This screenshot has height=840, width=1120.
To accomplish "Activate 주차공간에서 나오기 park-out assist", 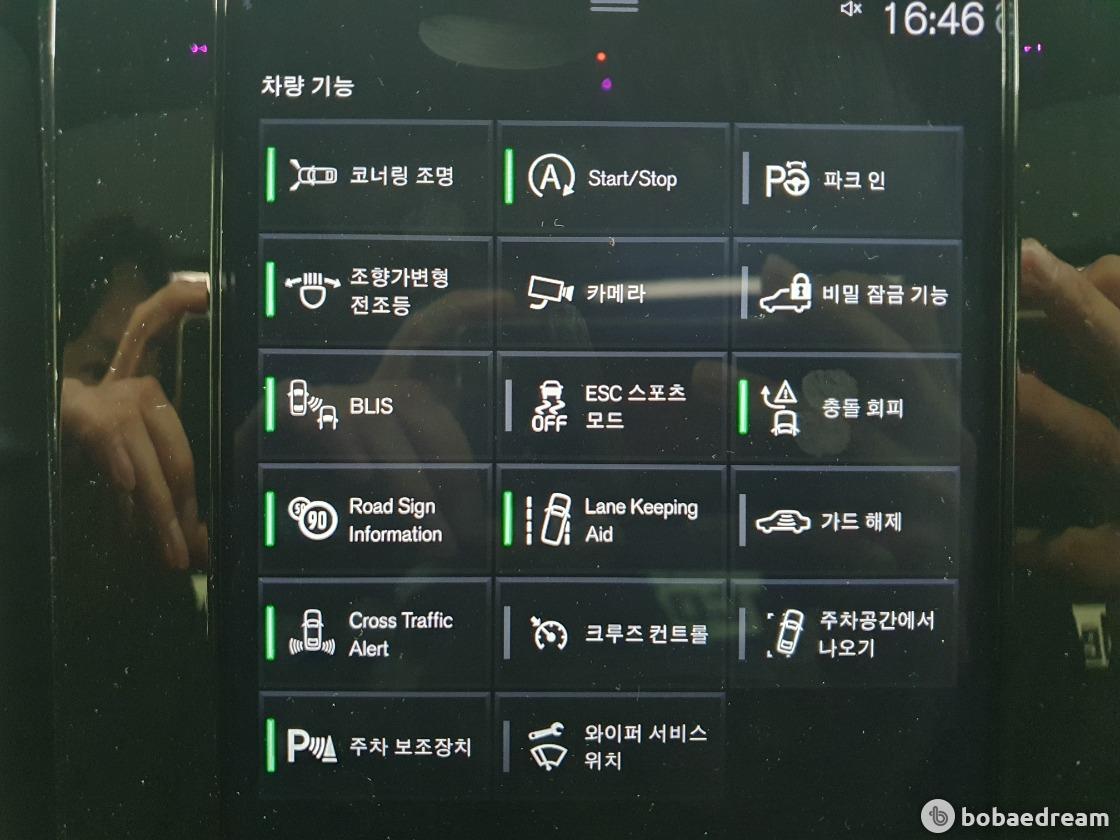I will pyautogui.click(x=846, y=634).
